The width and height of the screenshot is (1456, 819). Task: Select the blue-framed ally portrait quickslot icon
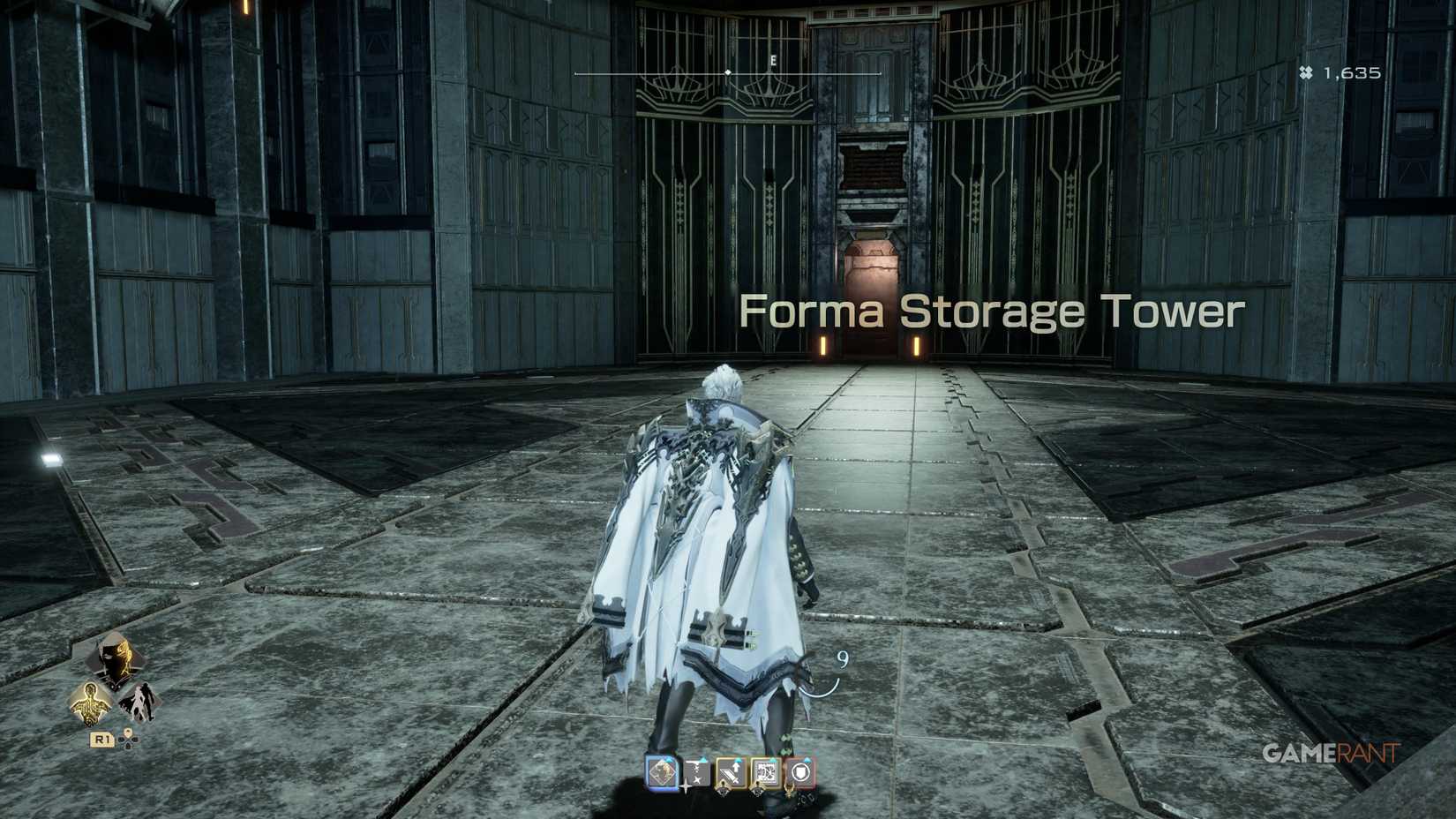(x=660, y=773)
